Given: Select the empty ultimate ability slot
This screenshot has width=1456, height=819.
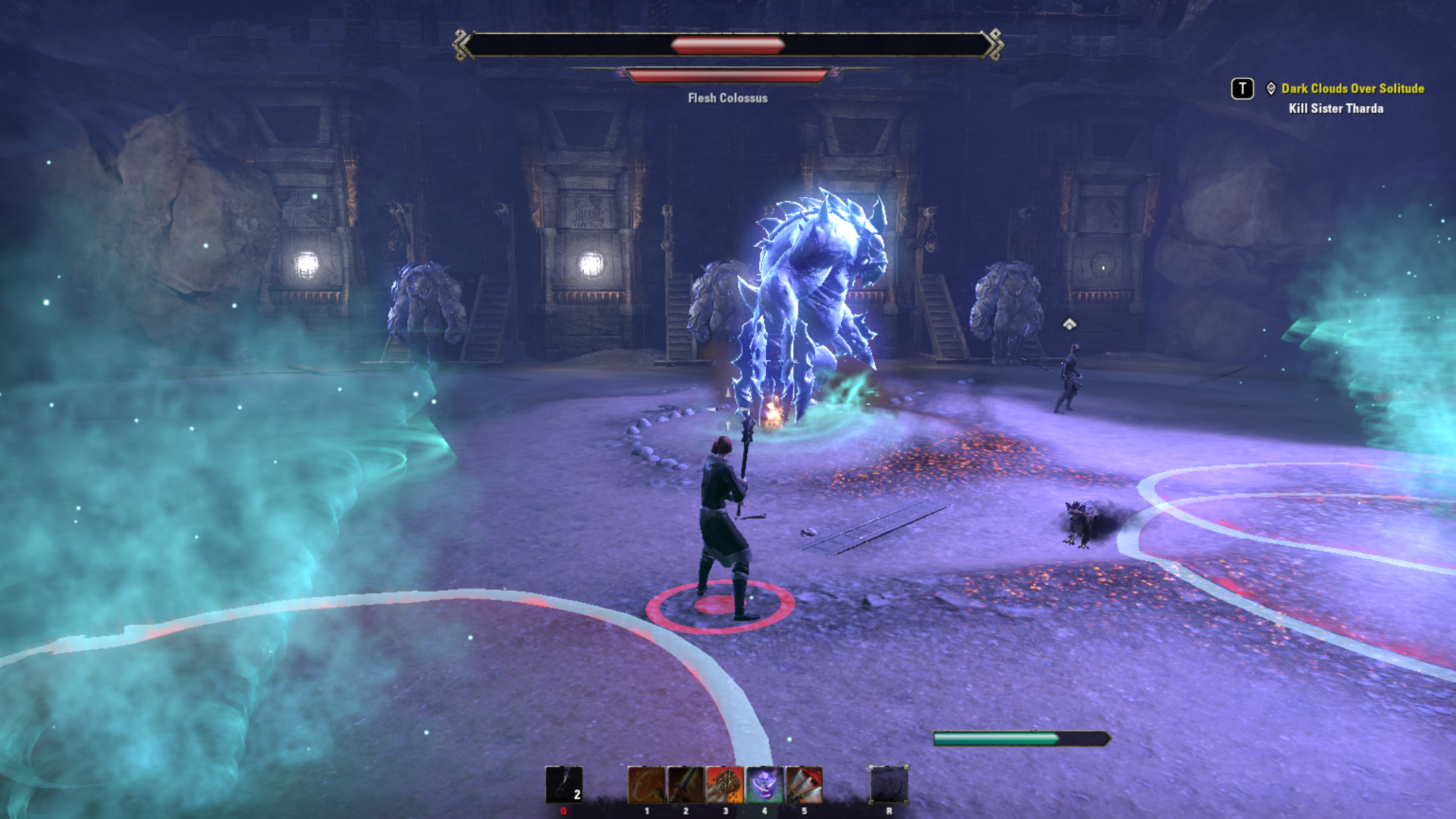Looking at the screenshot, I should point(889,784).
